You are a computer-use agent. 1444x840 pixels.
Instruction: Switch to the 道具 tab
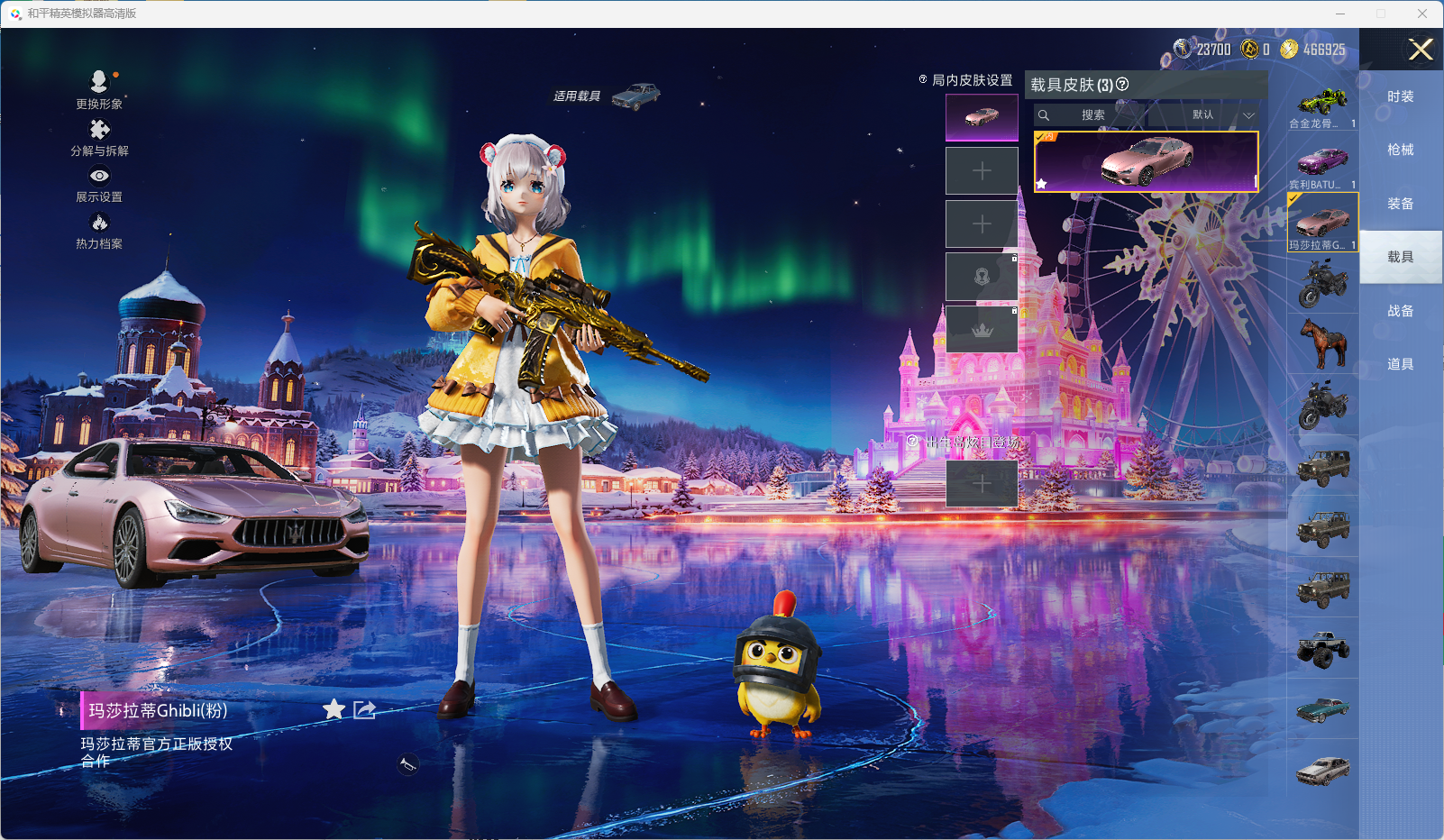coord(1399,363)
